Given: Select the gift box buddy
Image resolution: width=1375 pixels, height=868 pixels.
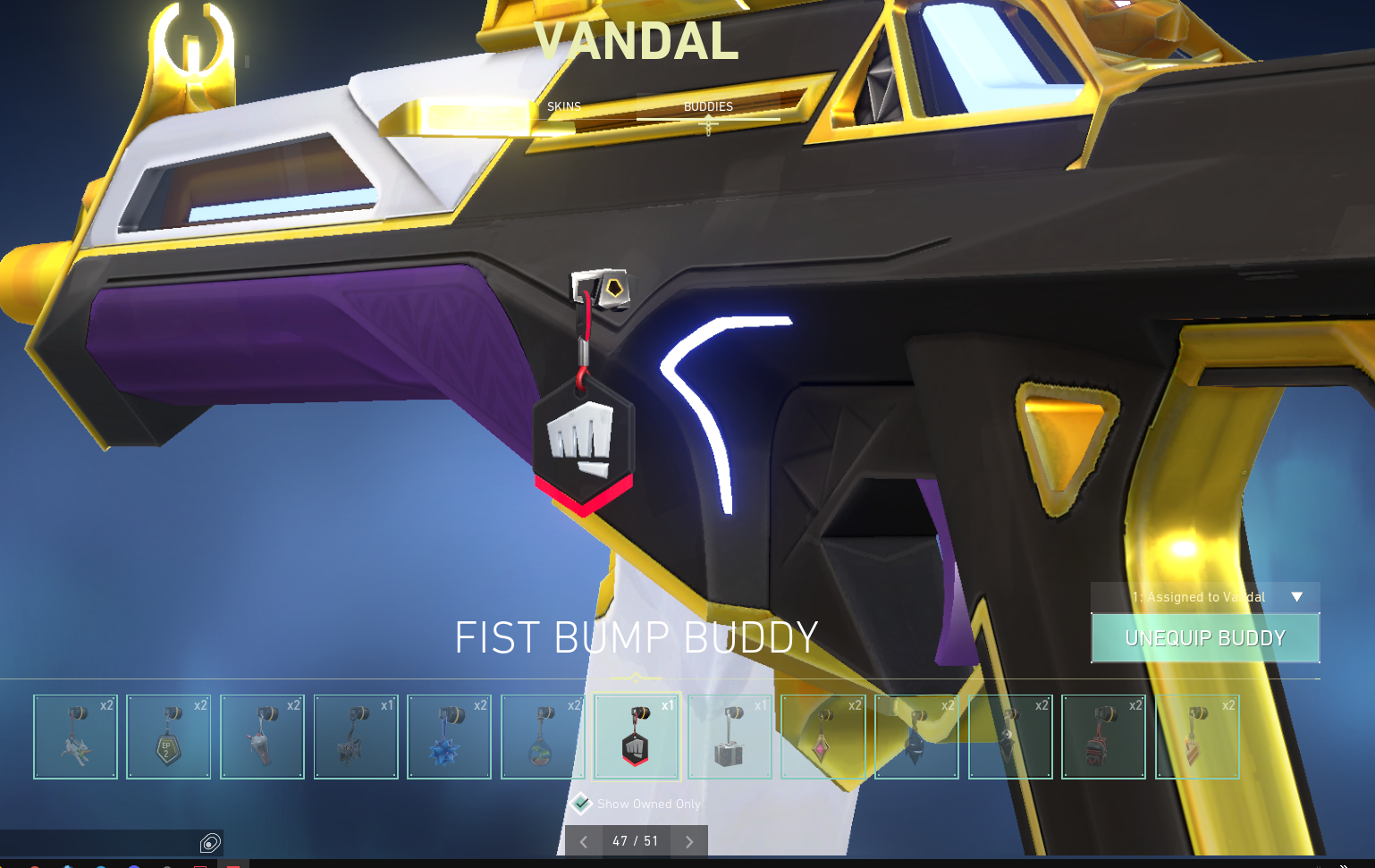Looking at the screenshot, I should 730,737.
